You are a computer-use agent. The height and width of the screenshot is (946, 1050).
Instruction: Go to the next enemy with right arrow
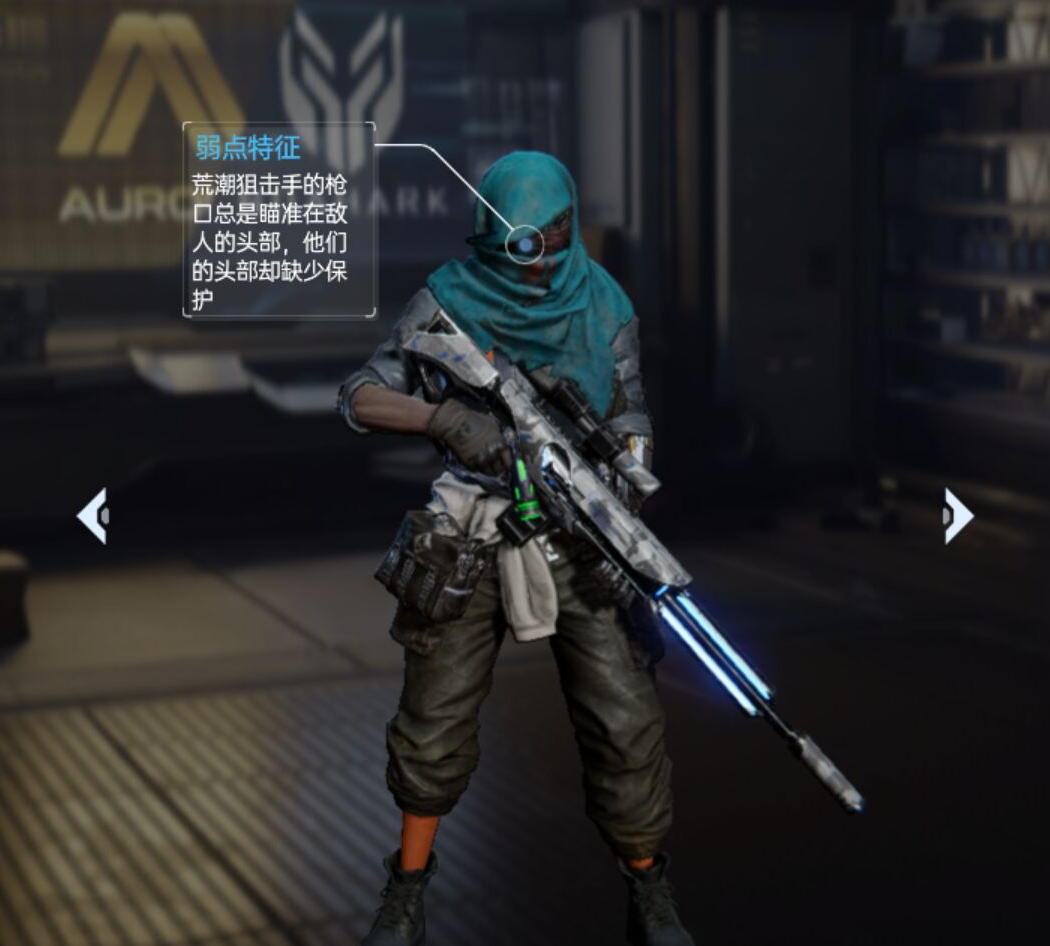click(957, 516)
